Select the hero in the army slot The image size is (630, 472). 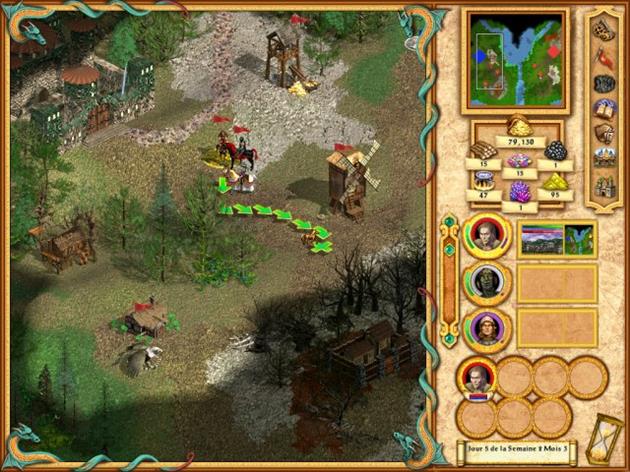[475, 379]
